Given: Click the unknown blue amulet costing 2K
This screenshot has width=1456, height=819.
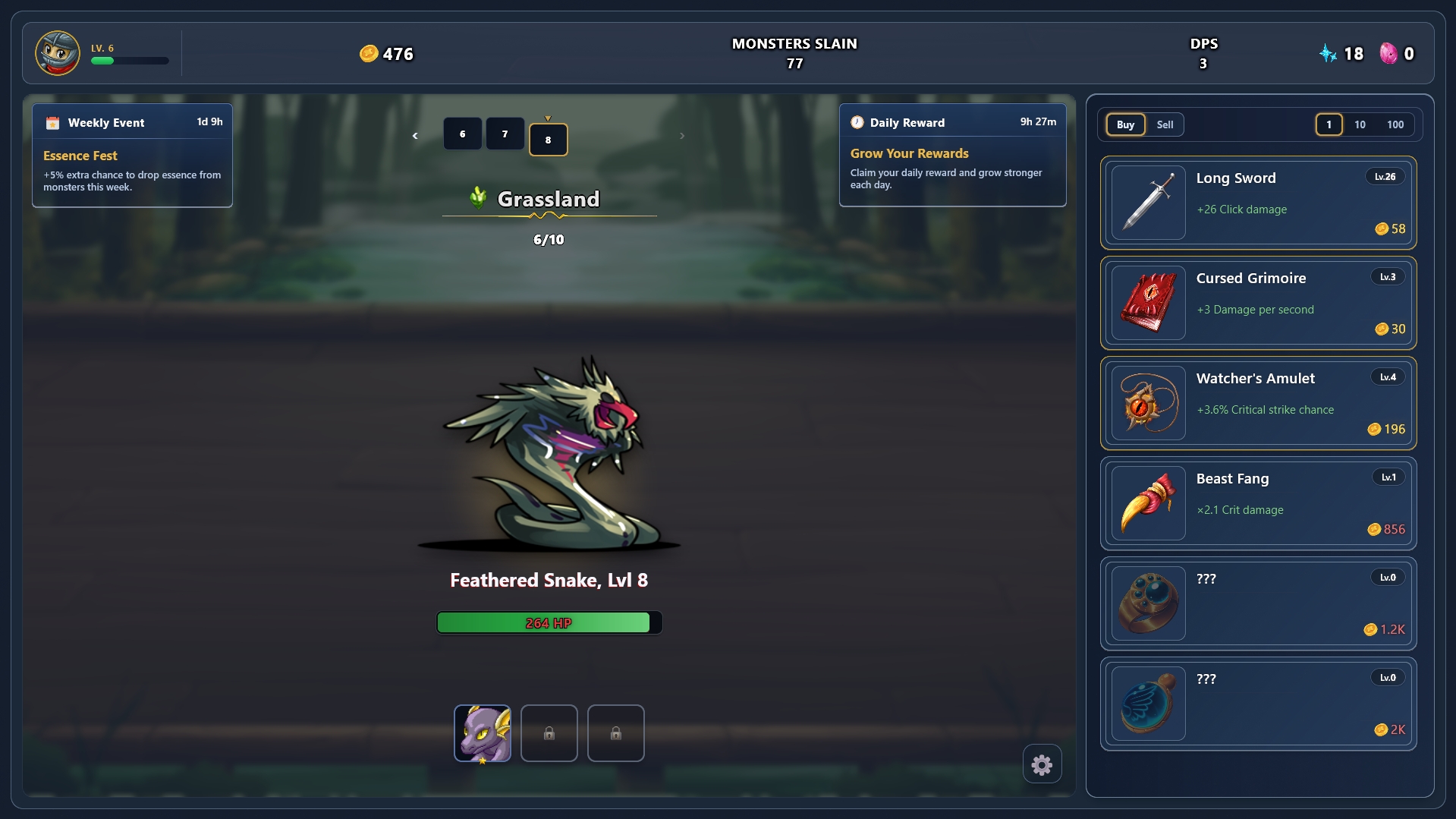Looking at the screenshot, I should coord(1258,704).
